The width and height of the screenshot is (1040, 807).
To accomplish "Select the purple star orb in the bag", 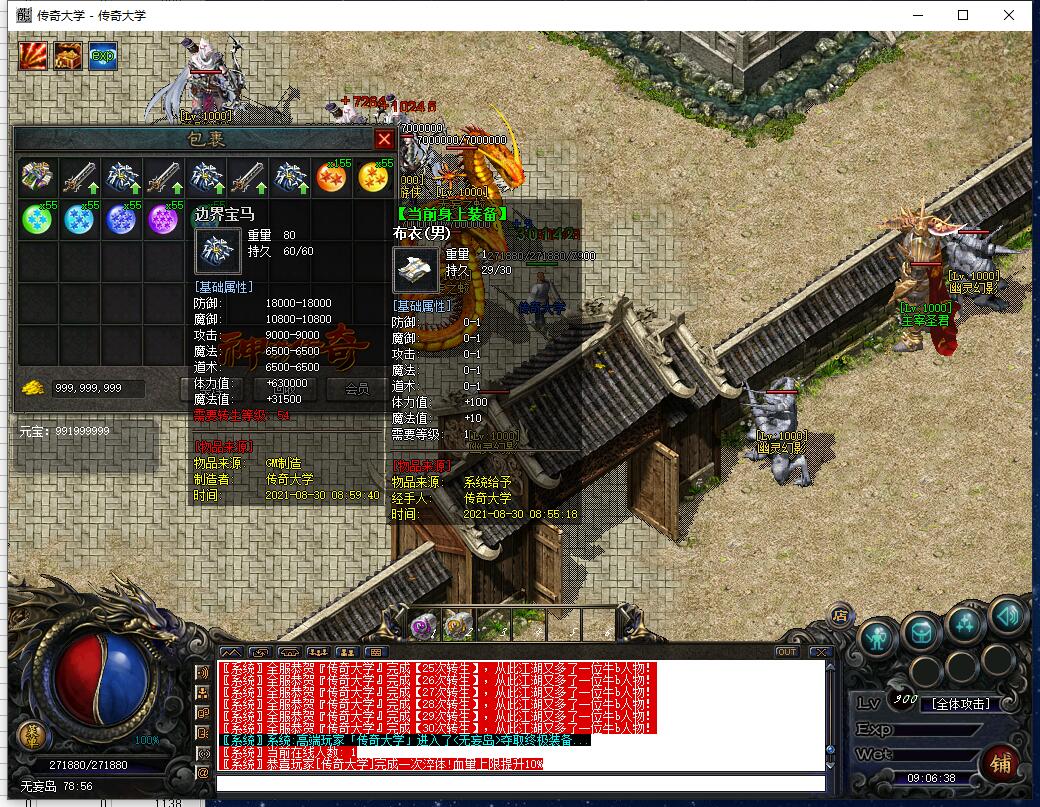I will [x=163, y=219].
